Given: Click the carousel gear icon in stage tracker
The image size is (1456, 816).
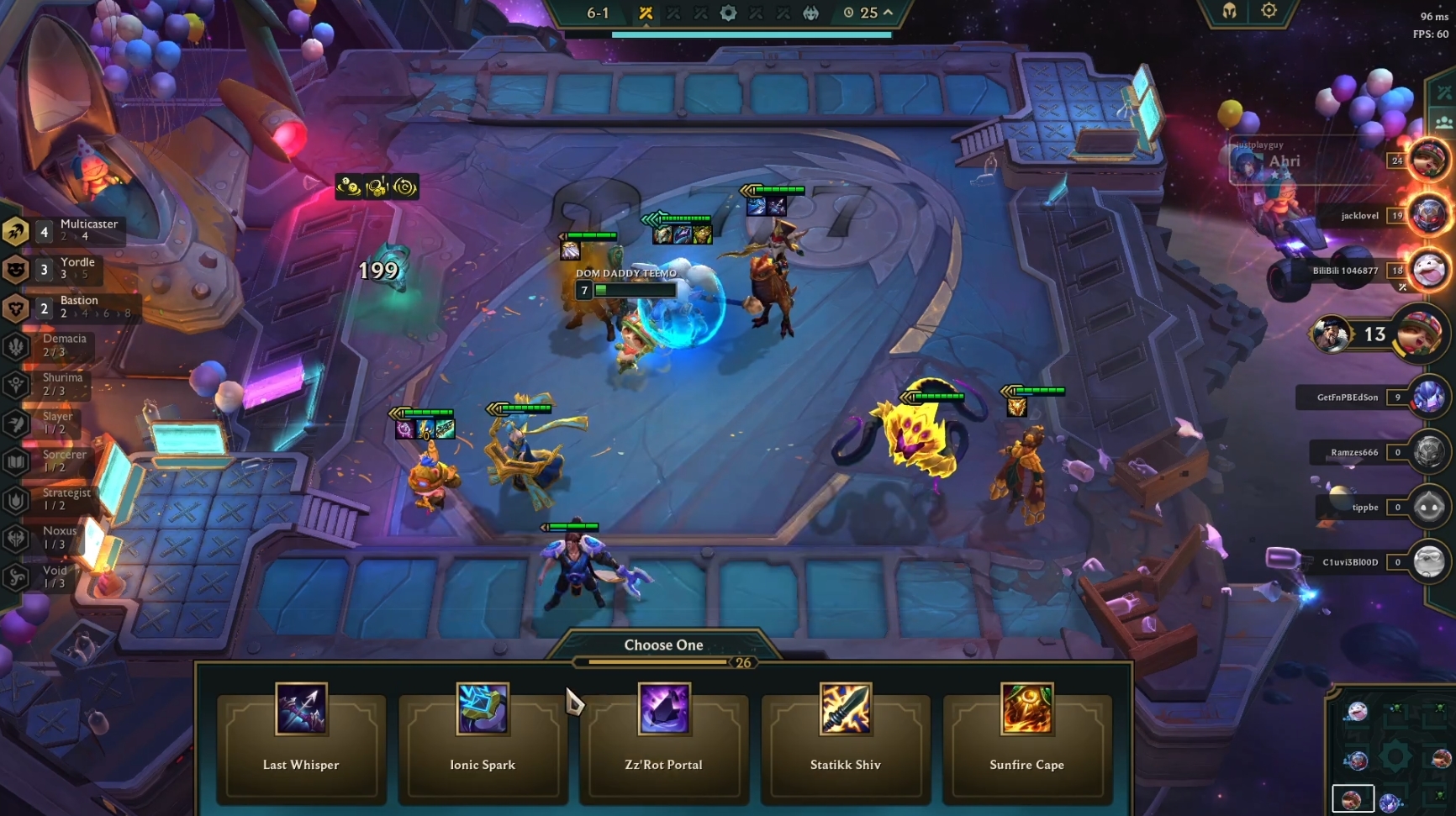Looking at the screenshot, I should (x=728, y=13).
